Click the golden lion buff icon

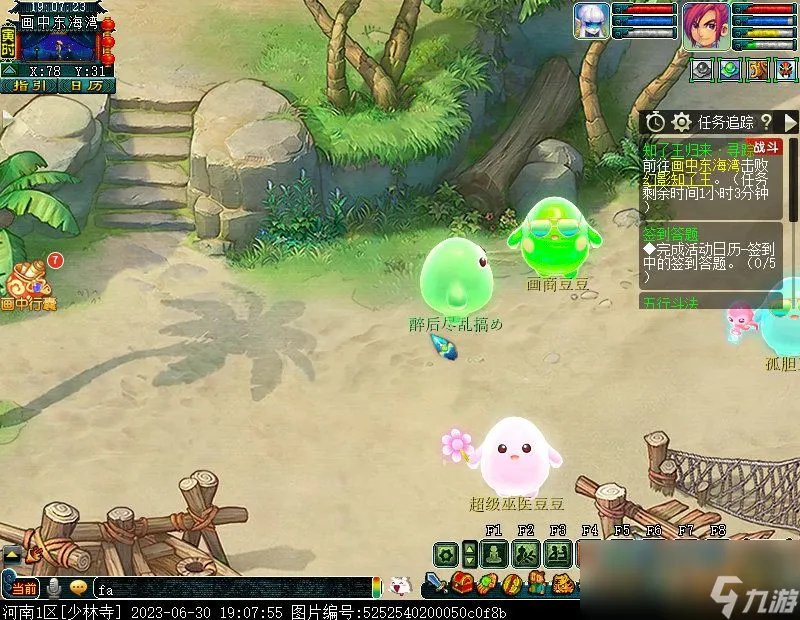point(758,70)
